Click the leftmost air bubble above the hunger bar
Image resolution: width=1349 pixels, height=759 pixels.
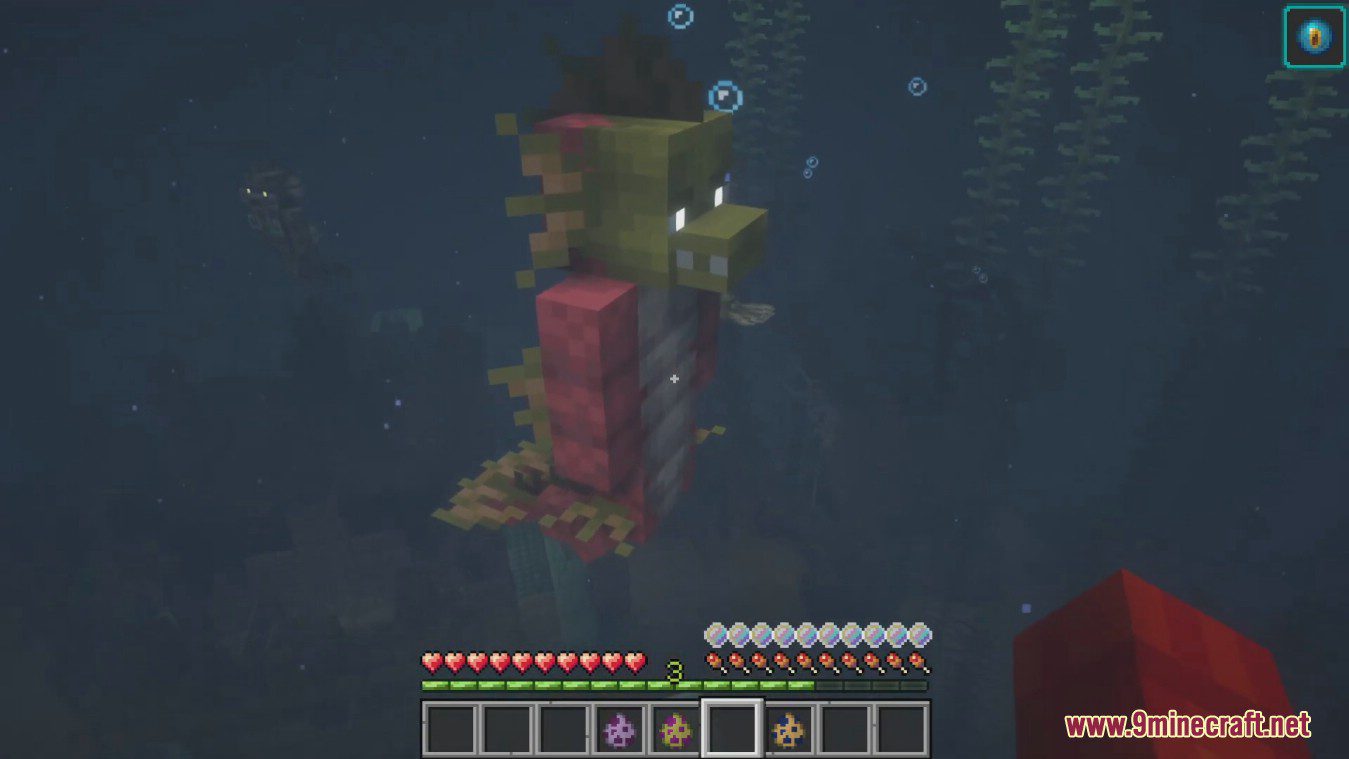coord(715,634)
